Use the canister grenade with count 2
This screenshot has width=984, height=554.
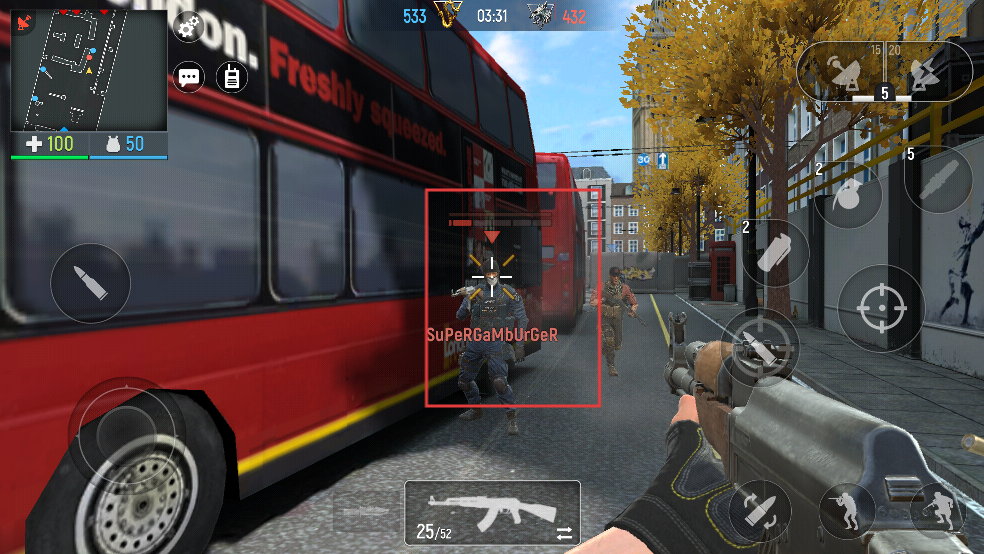(x=775, y=253)
